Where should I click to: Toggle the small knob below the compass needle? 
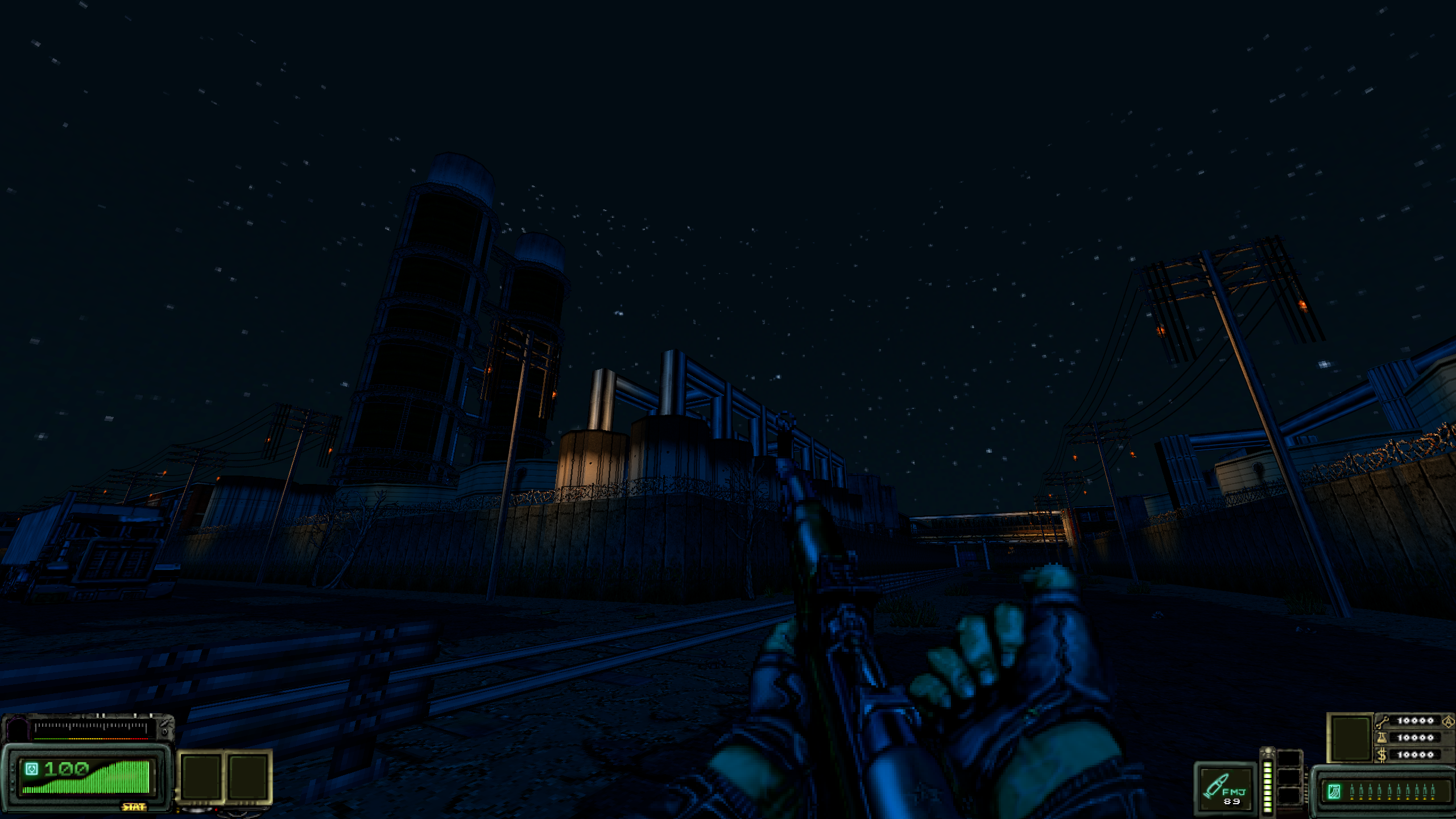pyautogui.click(x=164, y=734)
